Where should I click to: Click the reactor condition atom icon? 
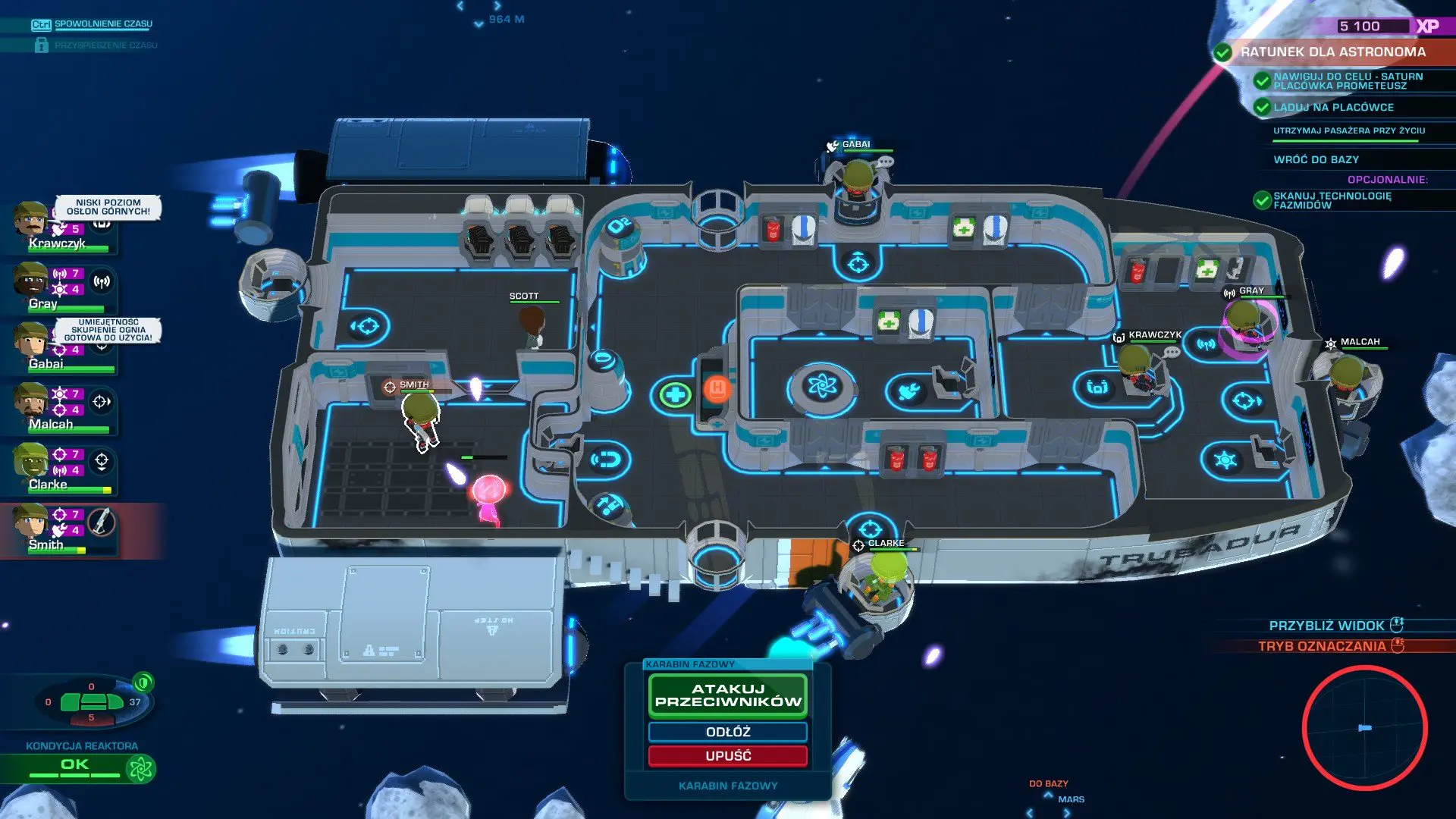click(141, 769)
